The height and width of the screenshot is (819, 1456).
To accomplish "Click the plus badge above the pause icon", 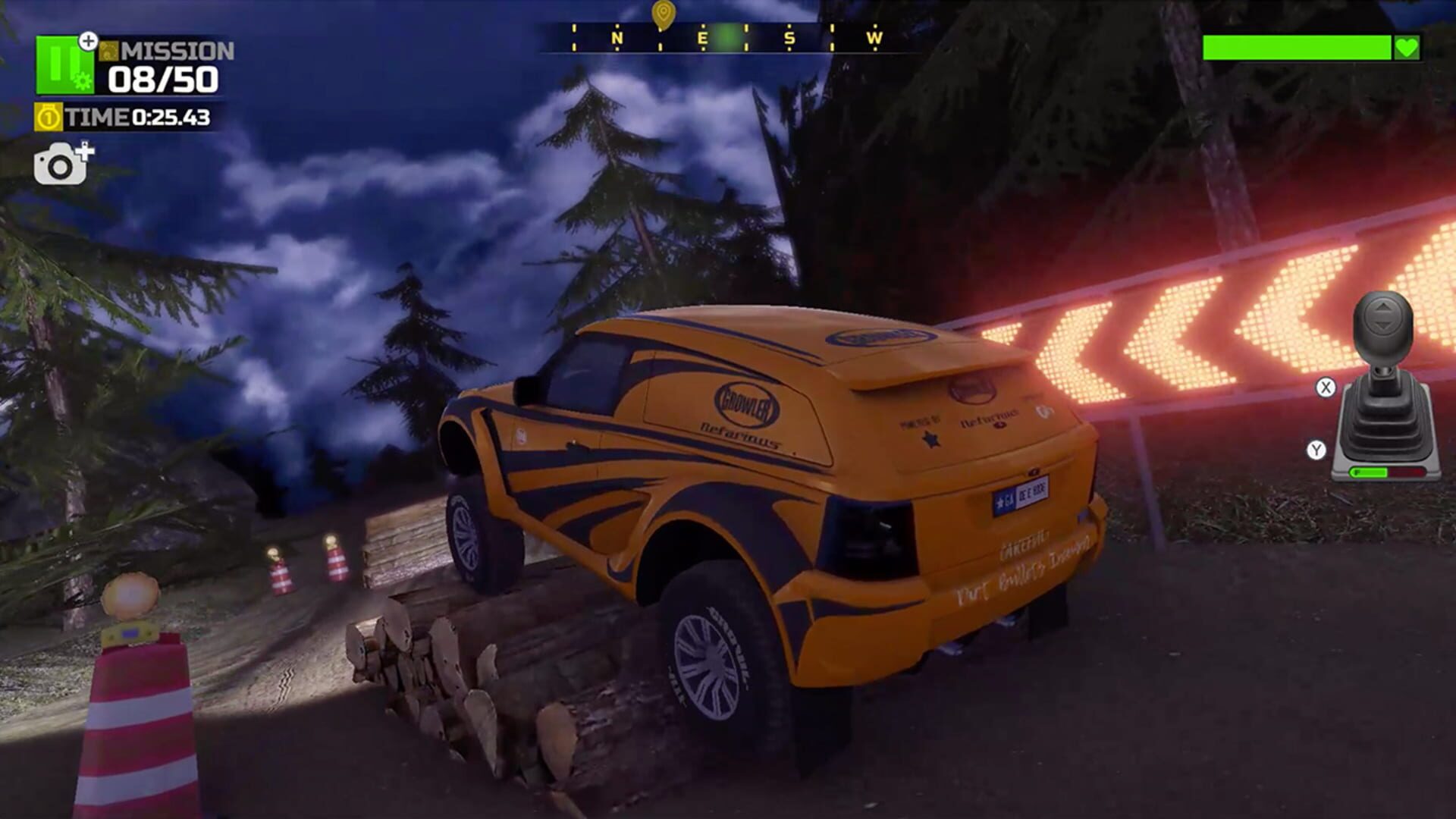I will point(88,42).
